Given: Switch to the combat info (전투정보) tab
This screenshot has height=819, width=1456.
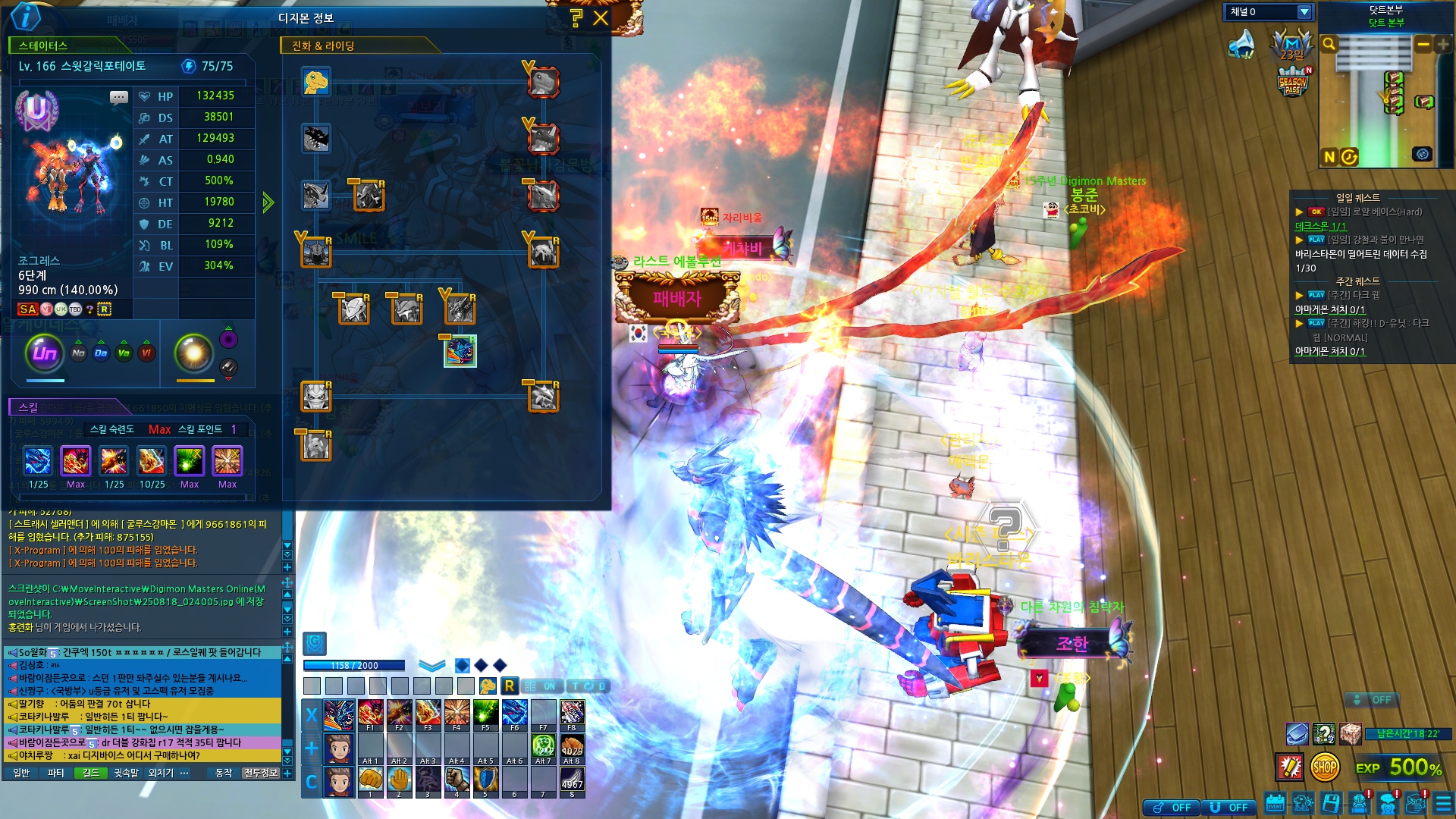Looking at the screenshot, I should point(261,773).
